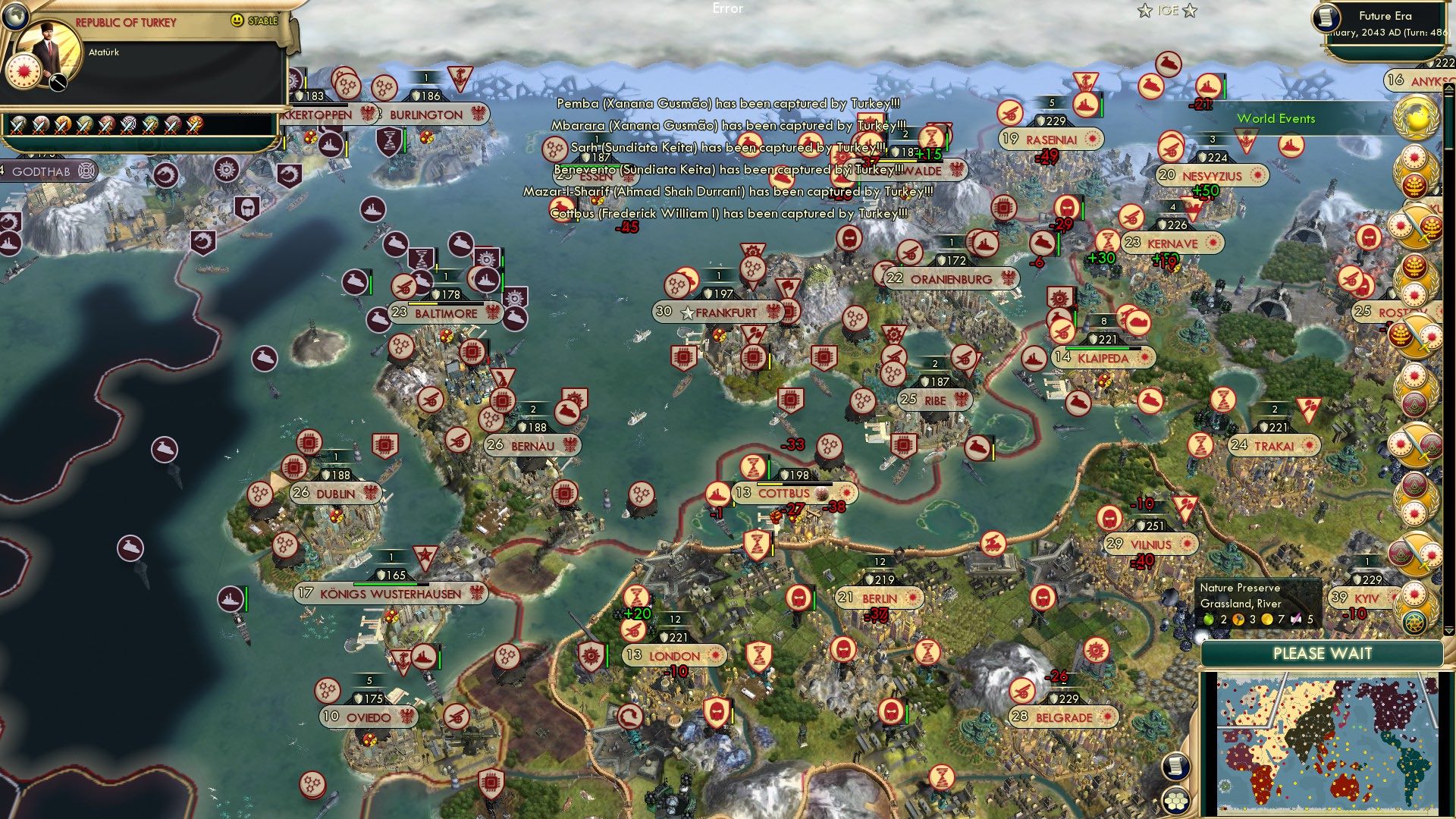1456x819 pixels.
Task: Open strategic view with the globe icon
Action: [x=14, y=15]
